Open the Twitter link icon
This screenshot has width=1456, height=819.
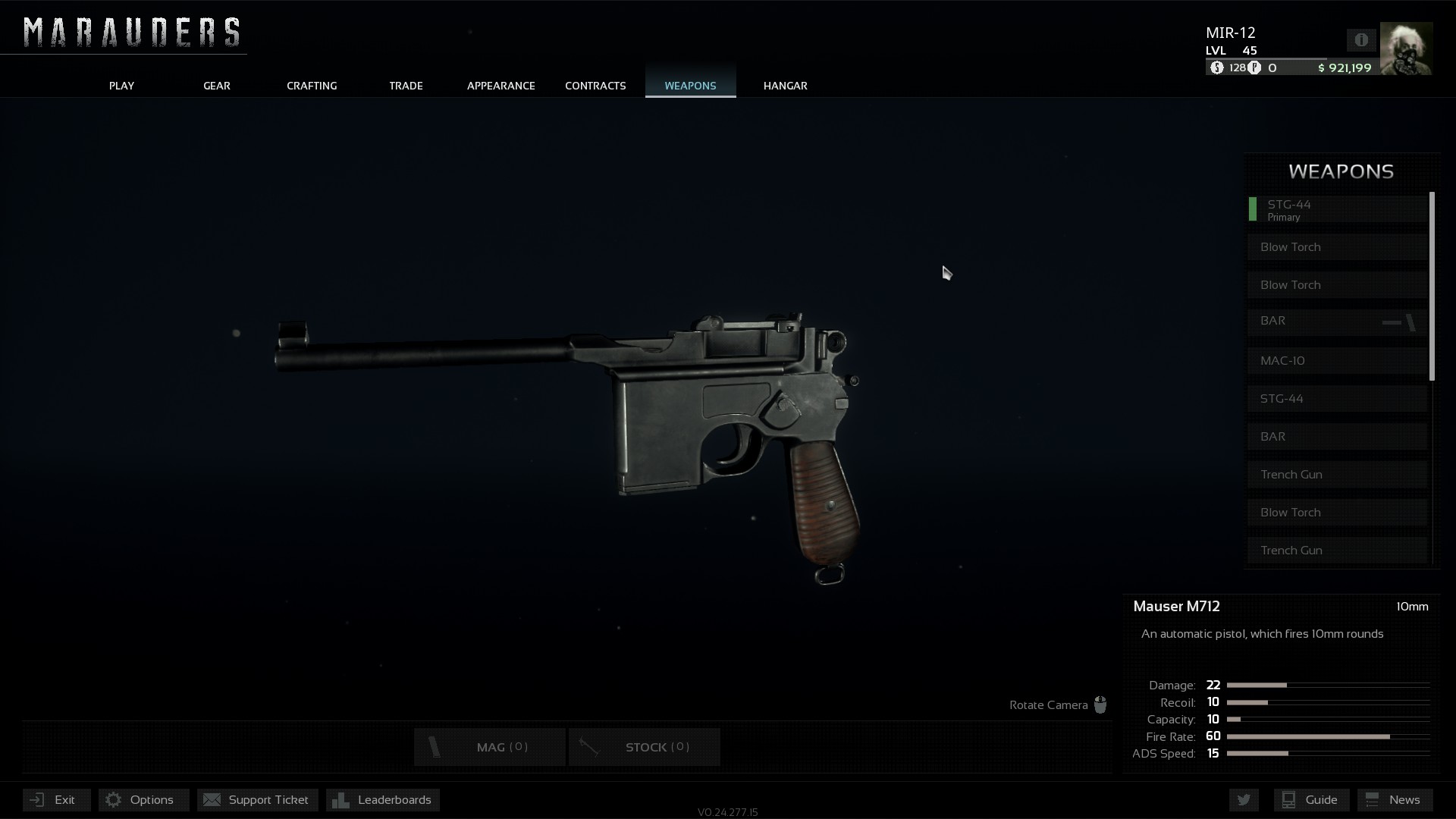tap(1244, 800)
